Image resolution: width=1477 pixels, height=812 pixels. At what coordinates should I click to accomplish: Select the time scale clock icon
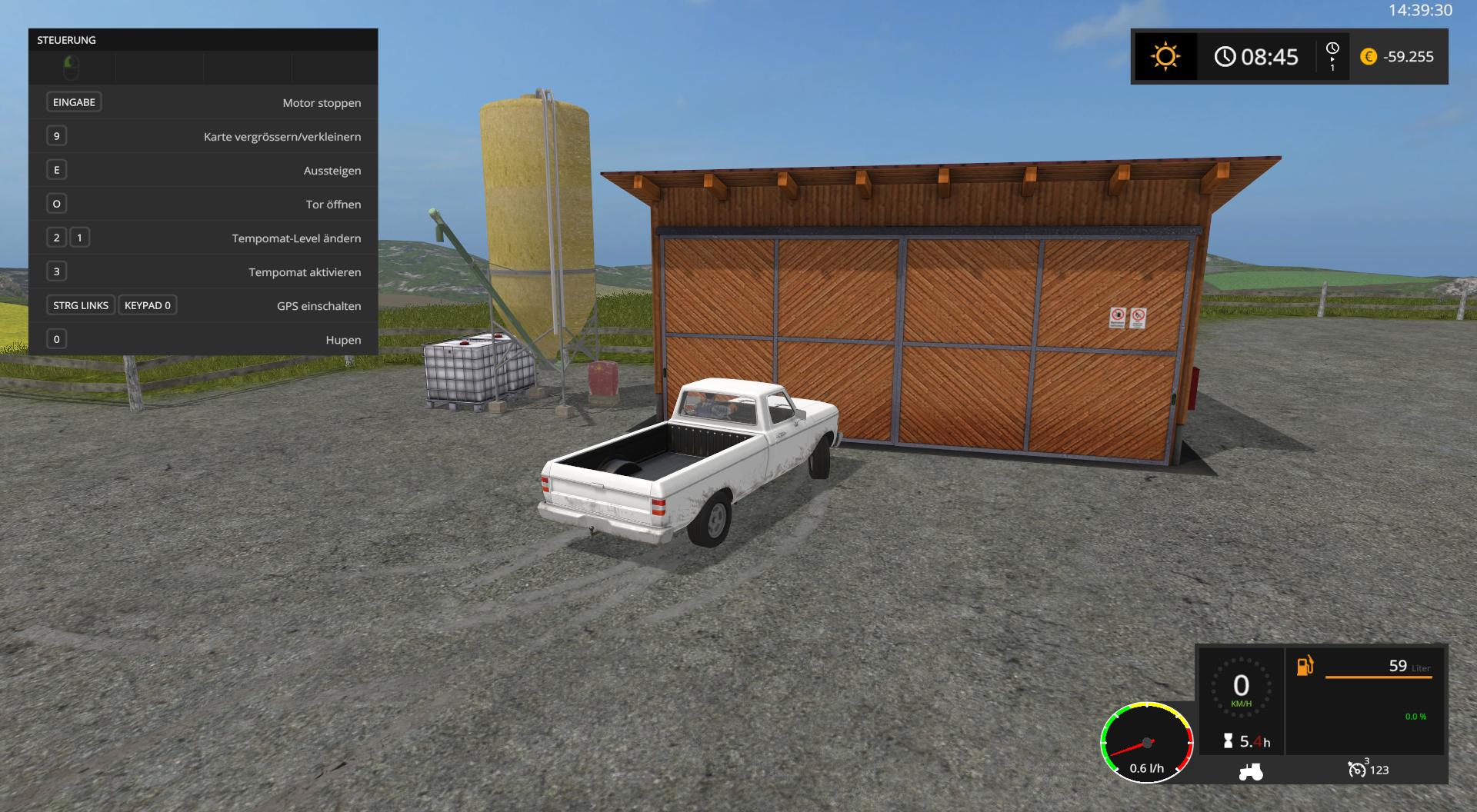(1332, 49)
